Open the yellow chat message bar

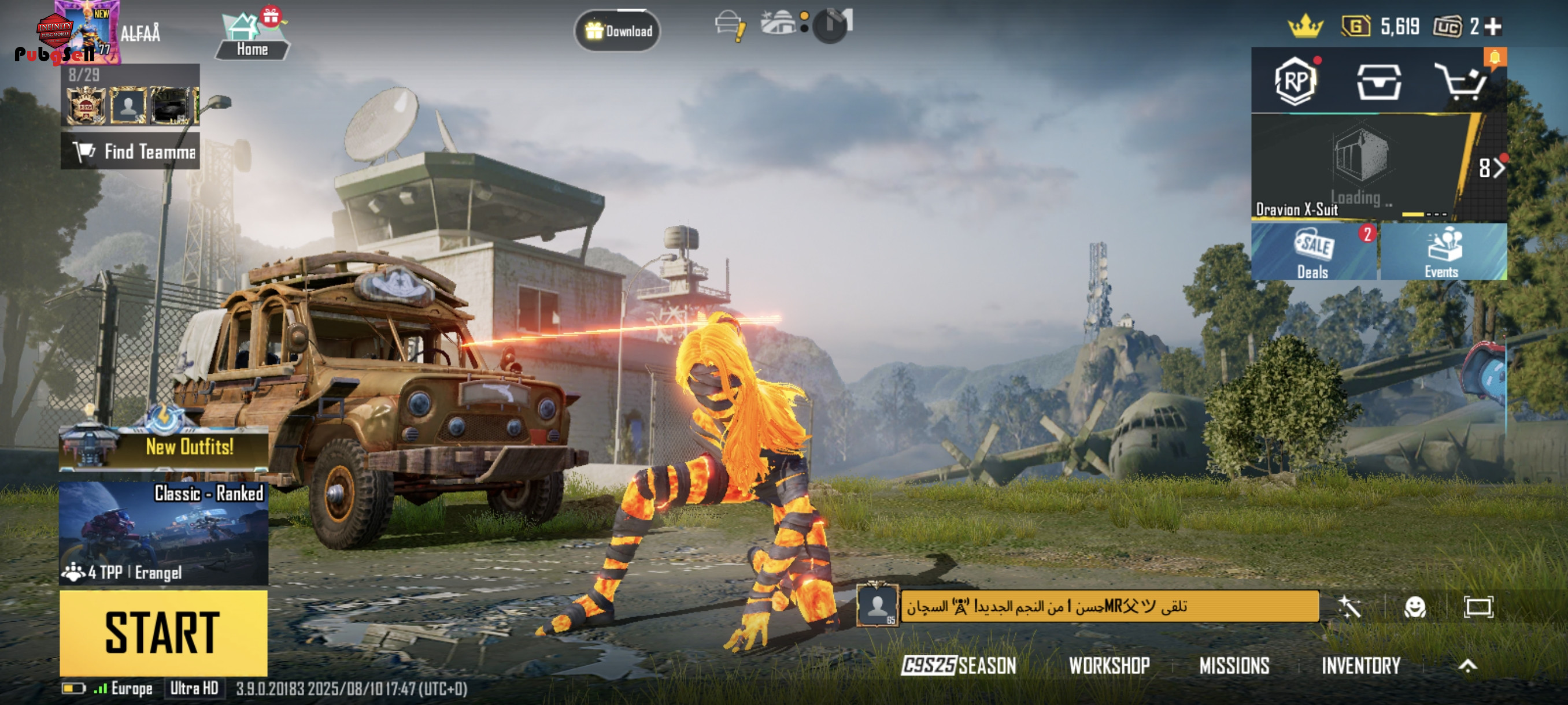tap(1109, 606)
